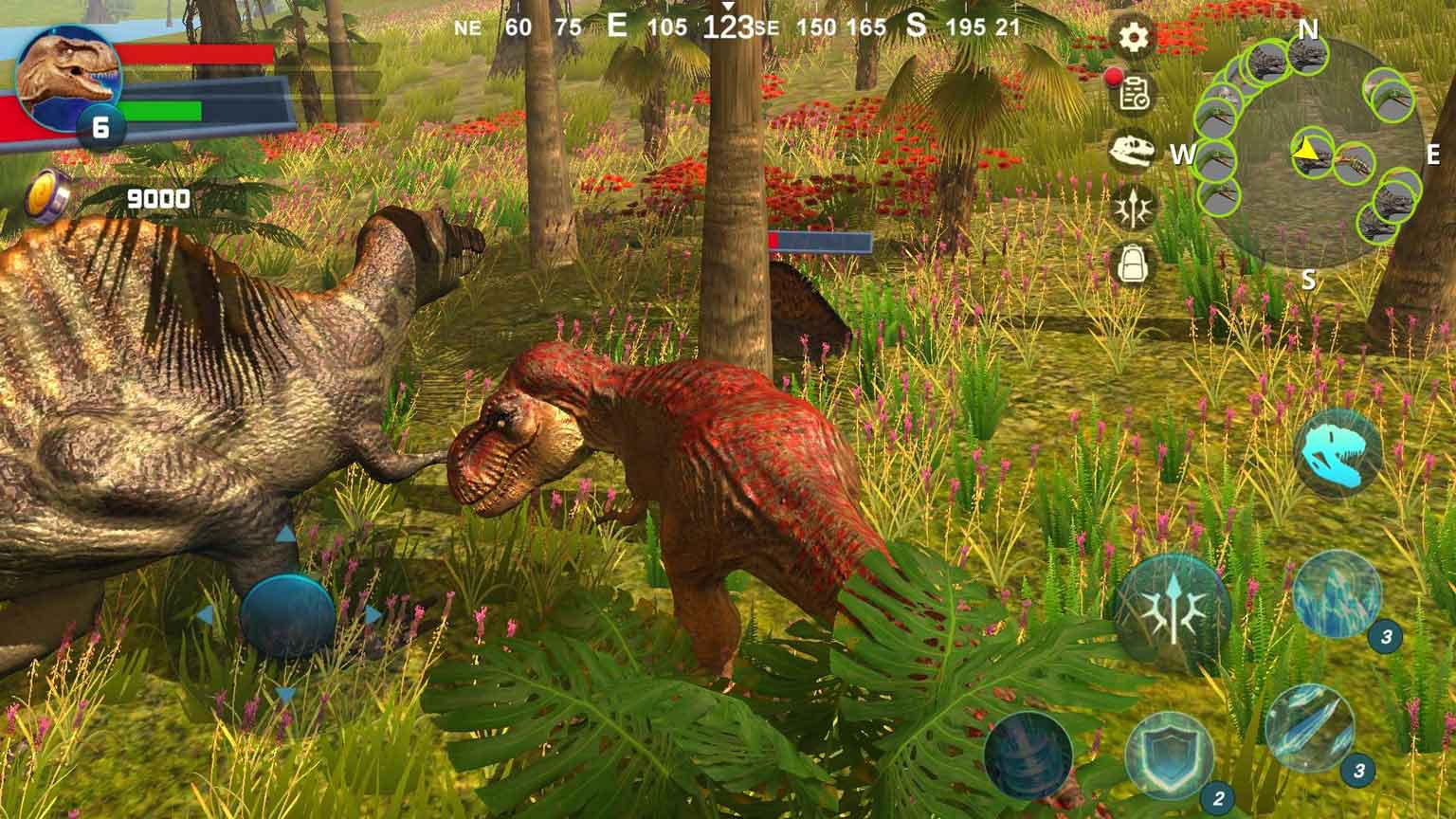Tap the enemy's blue health bar above the dinosaur
Screen dimensions: 1456x819
pyautogui.click(x=821, y=240)
